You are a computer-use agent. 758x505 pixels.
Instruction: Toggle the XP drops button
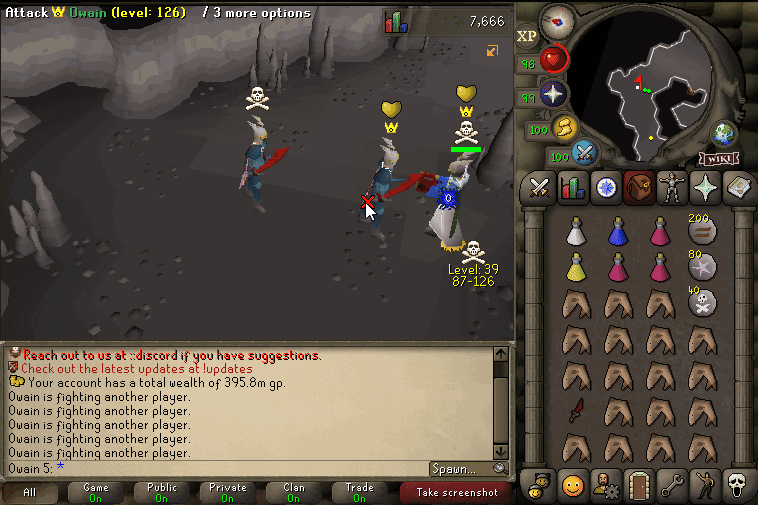pos(527,37)
